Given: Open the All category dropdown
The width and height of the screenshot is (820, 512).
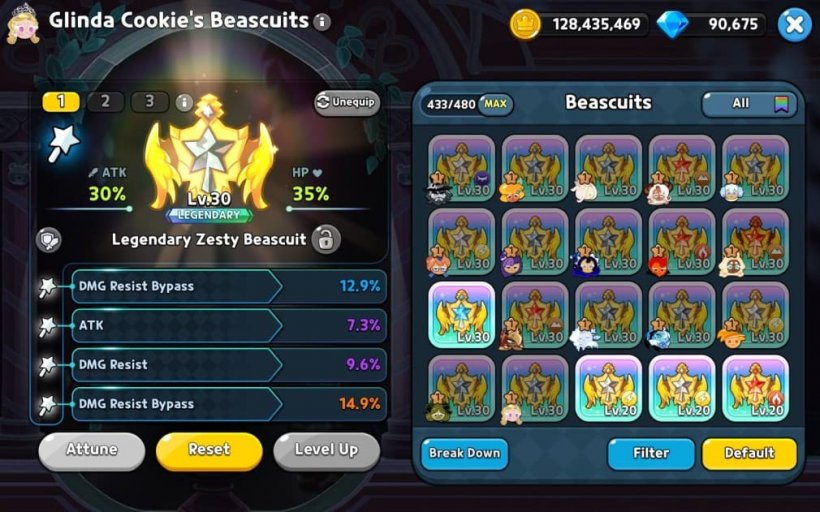Looking at the screenshot, I should coord(749,103).
